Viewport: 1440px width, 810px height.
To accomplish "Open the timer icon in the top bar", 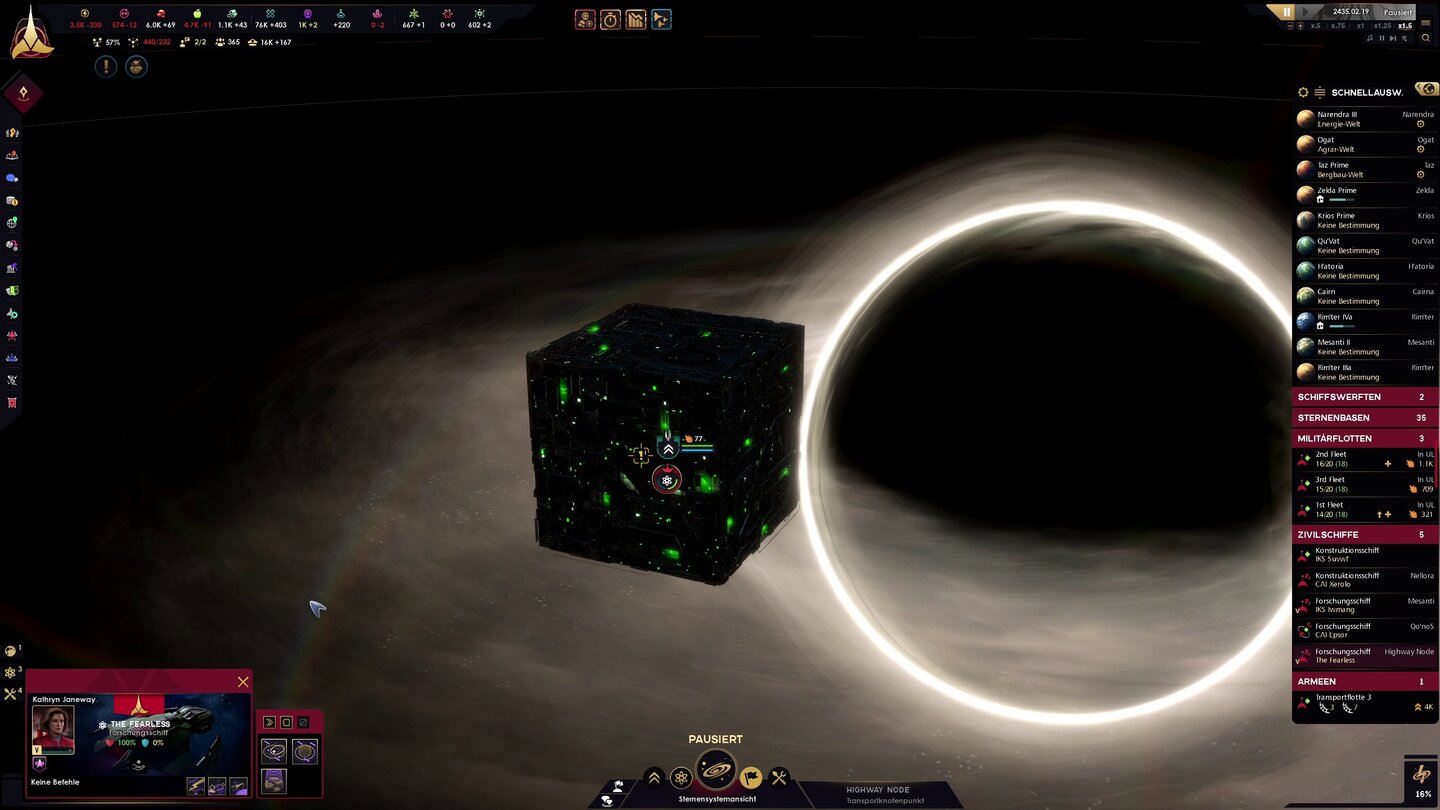I will click(610, 18).
